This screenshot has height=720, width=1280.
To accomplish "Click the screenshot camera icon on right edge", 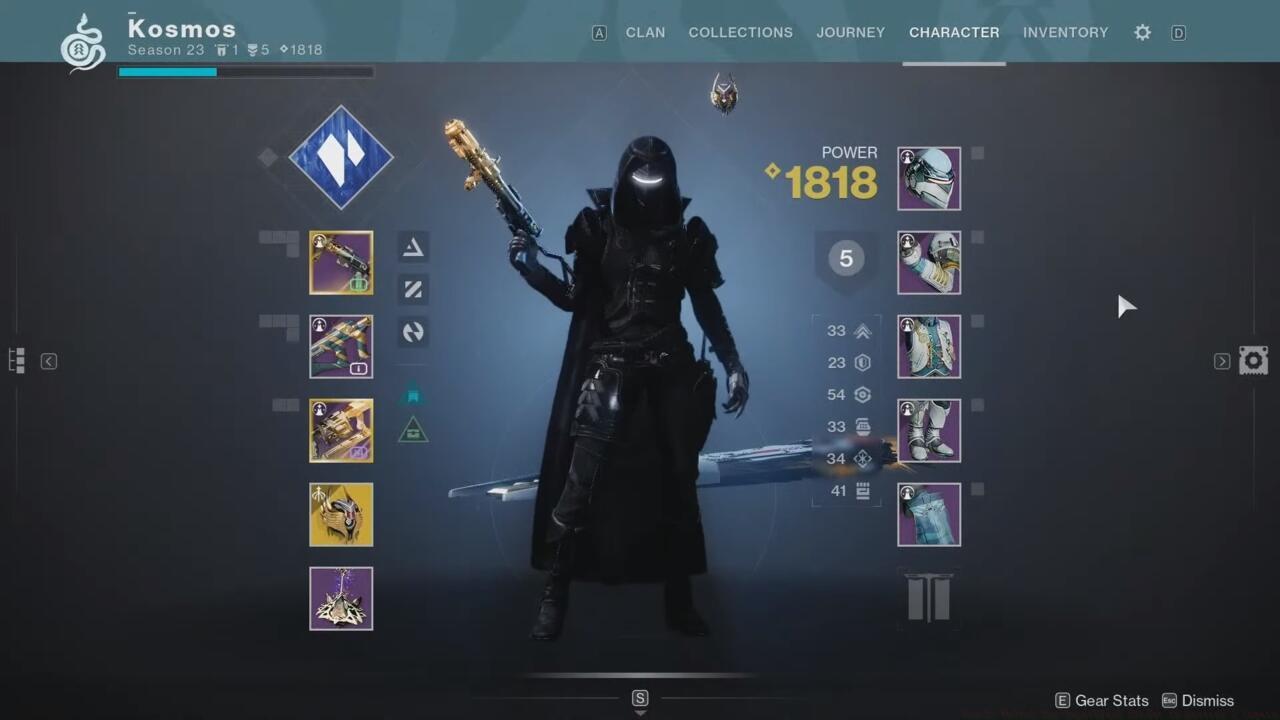I will point(1253,359).
